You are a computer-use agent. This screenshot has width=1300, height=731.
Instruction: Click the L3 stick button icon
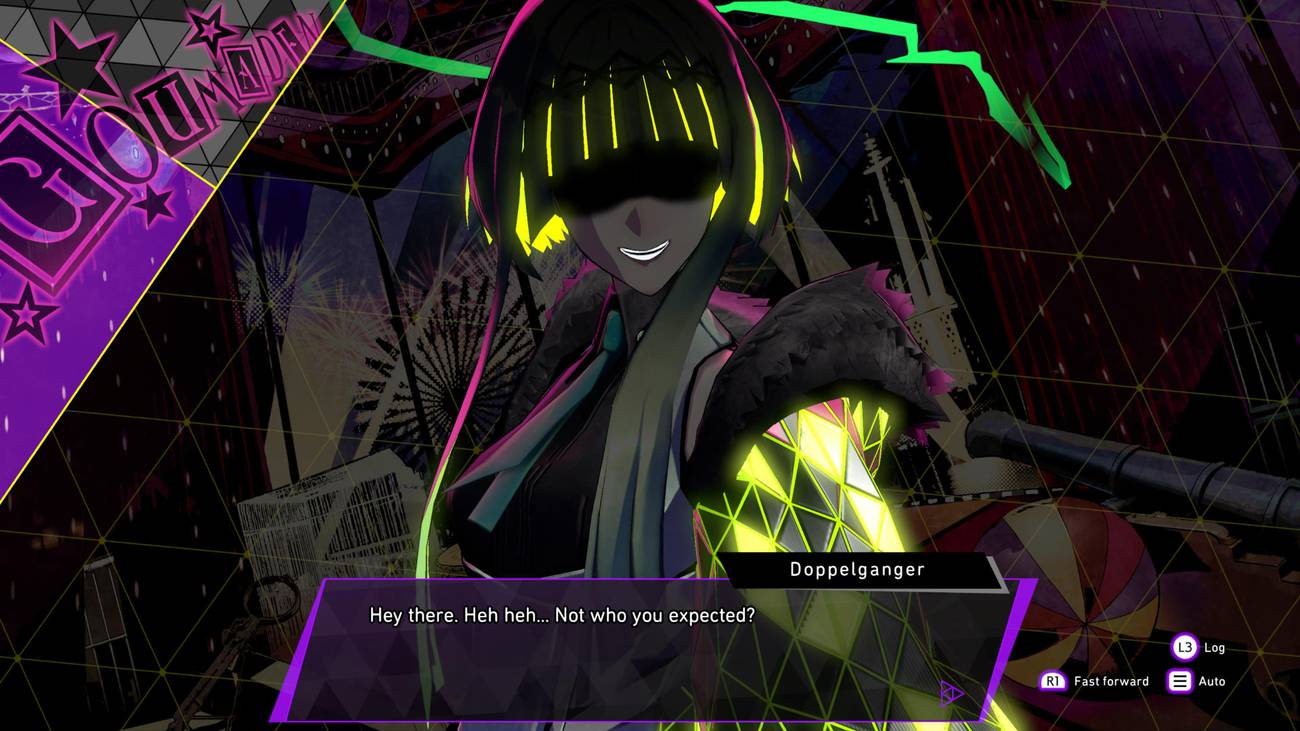click(x=1183, y=647)
